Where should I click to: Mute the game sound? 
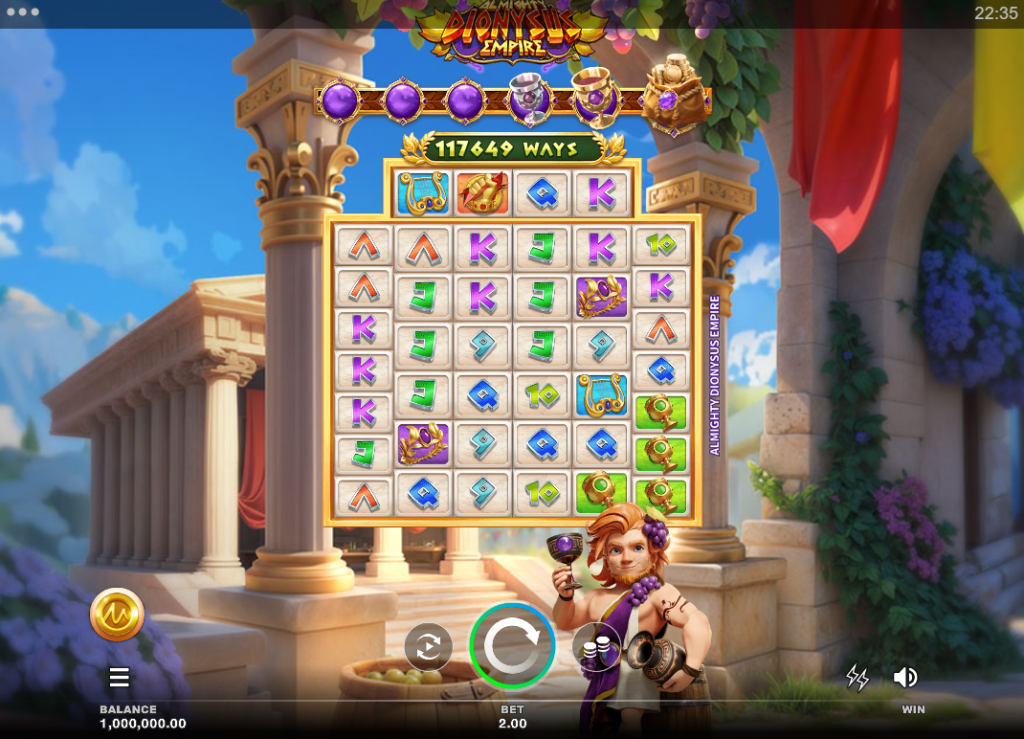905,677
